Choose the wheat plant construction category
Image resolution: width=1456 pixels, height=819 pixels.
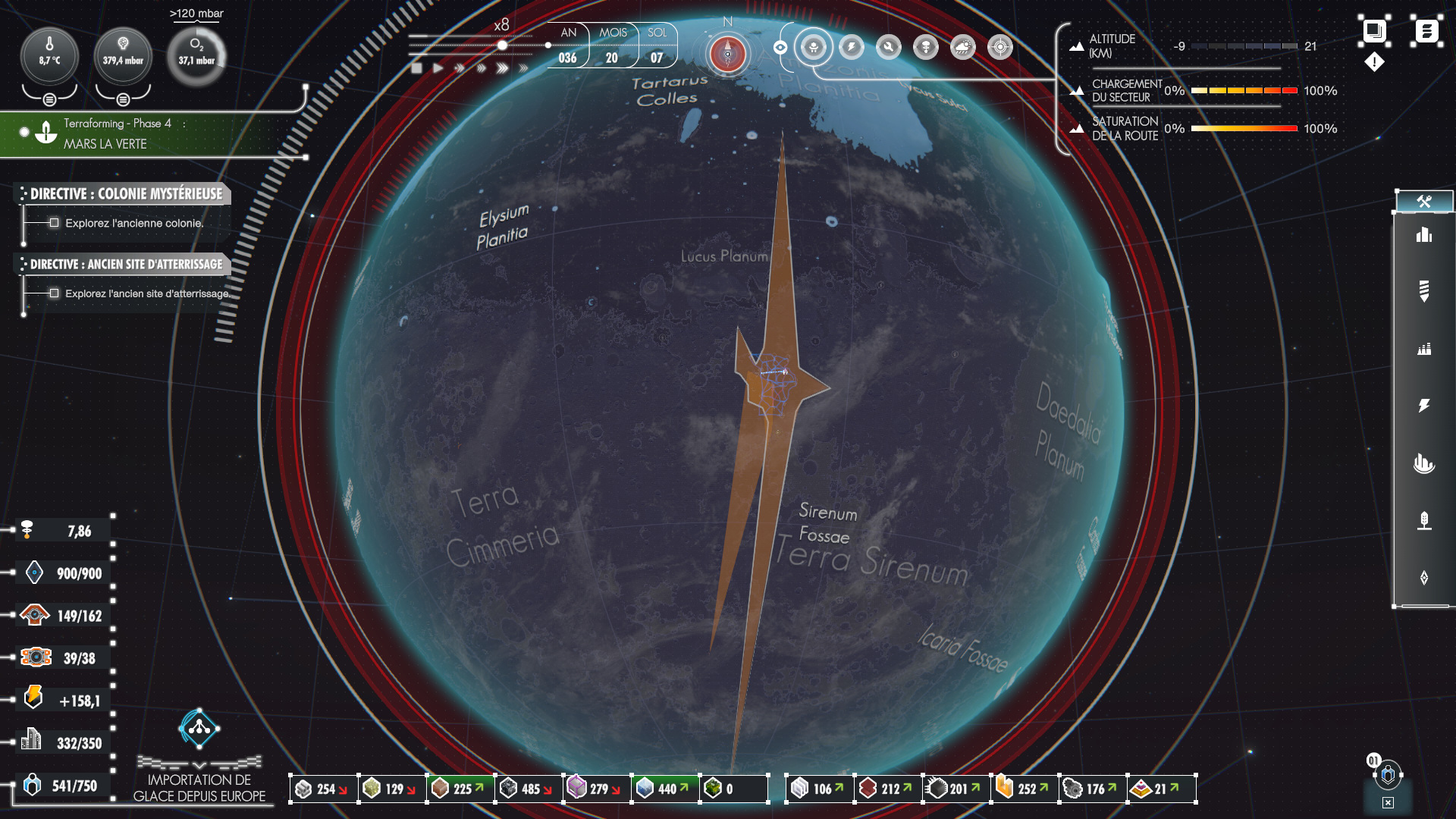click(x=1424, y=520)
